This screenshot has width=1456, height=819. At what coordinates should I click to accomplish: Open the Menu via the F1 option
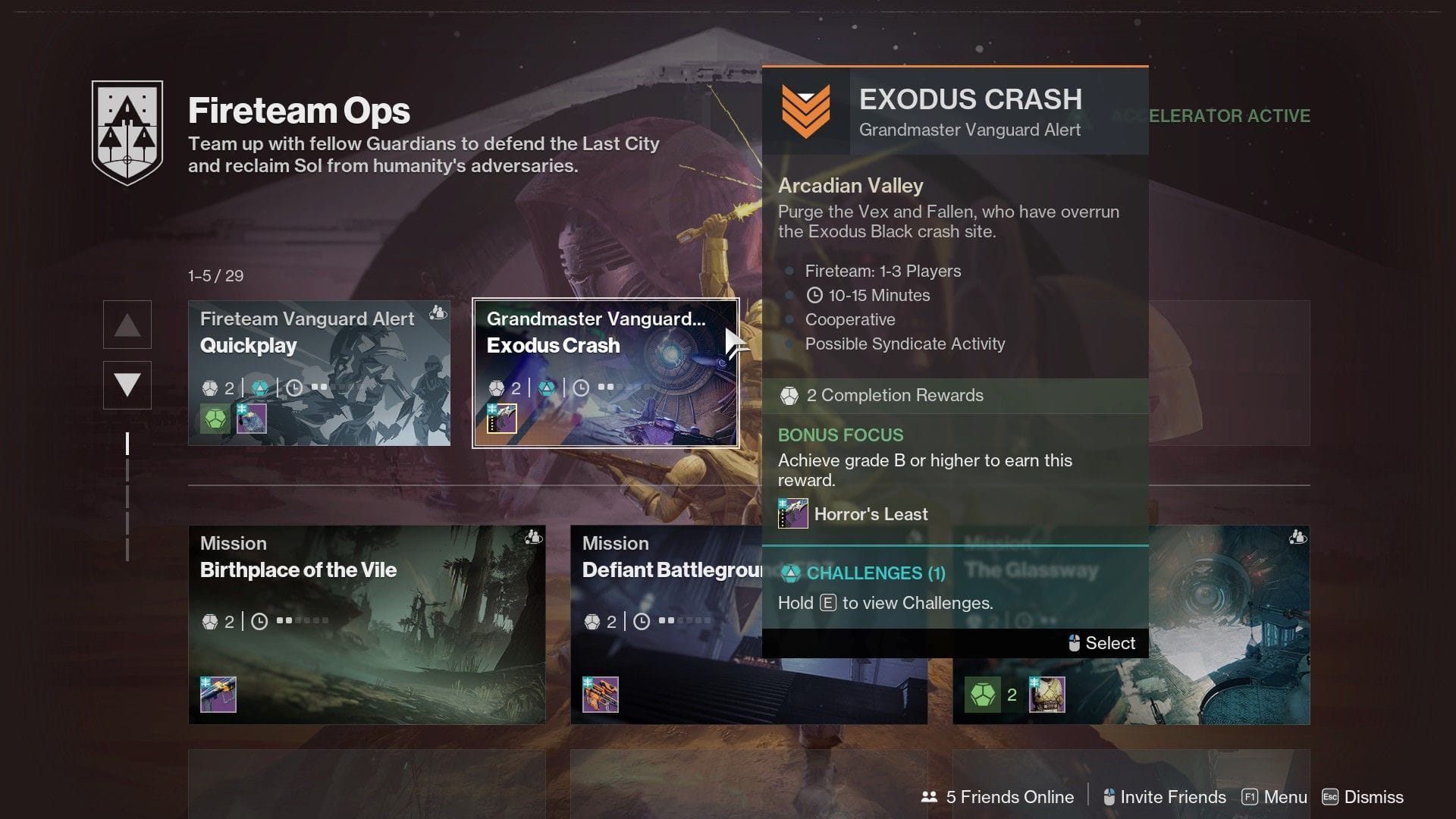[x=1274, y=797]
